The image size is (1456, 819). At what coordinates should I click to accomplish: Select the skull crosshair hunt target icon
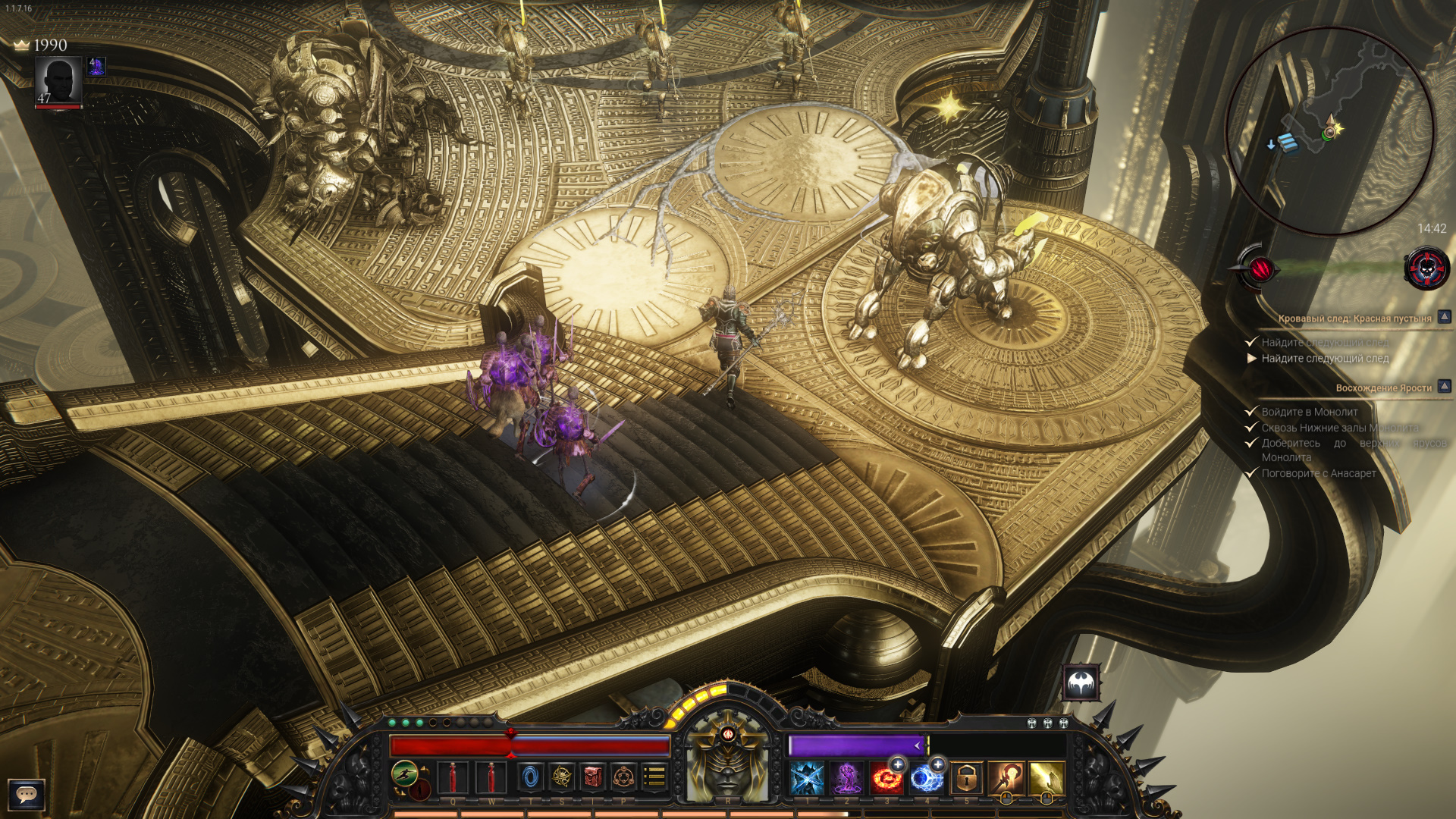click(x=1426, y=268)
